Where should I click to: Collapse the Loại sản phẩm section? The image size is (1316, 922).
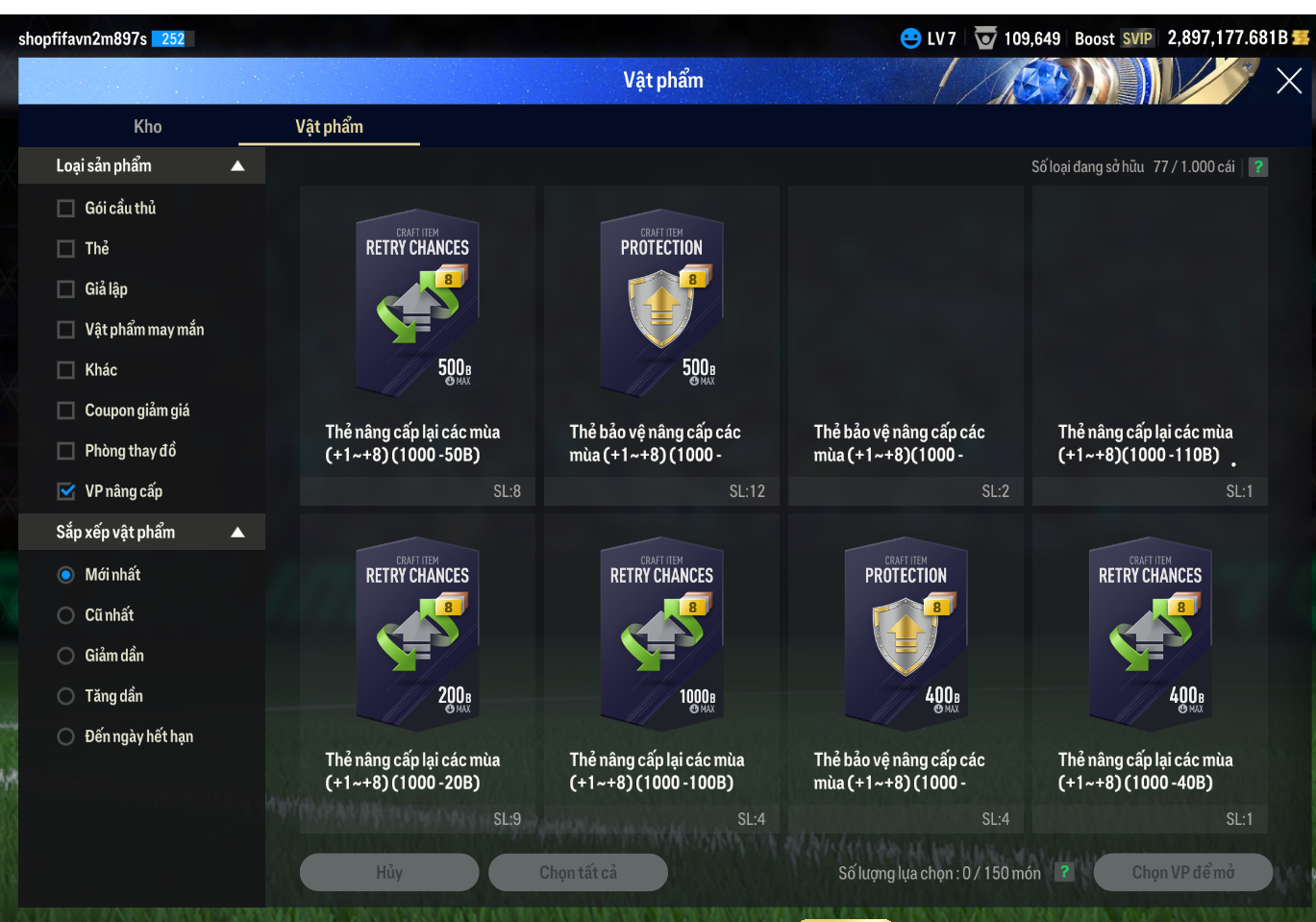237,166
